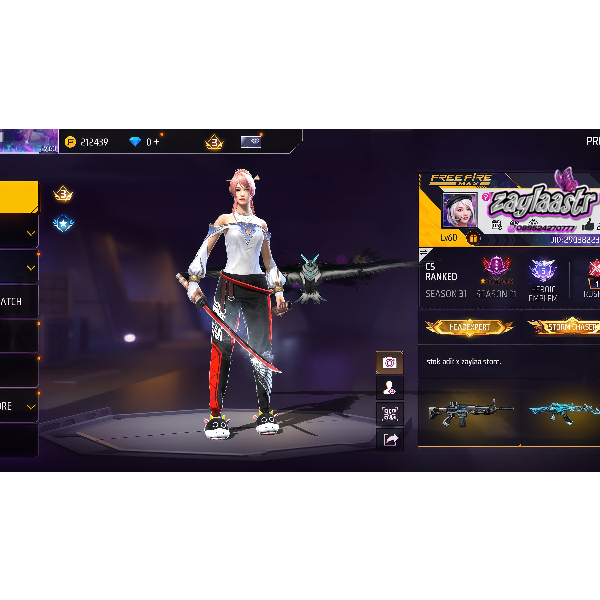Show the QR code button
This screenshot has height=600, width=600.
coord(389,413)
